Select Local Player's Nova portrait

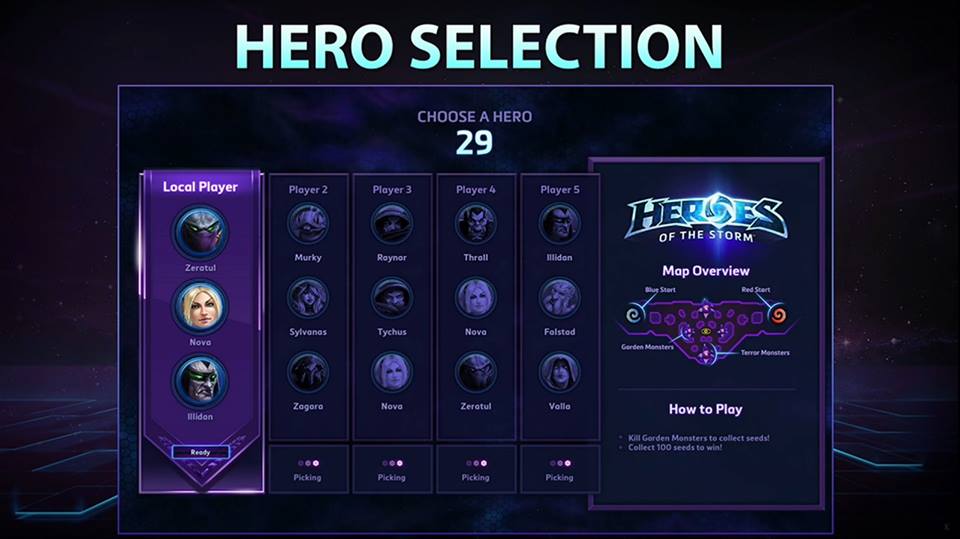(x=201, y=306)
